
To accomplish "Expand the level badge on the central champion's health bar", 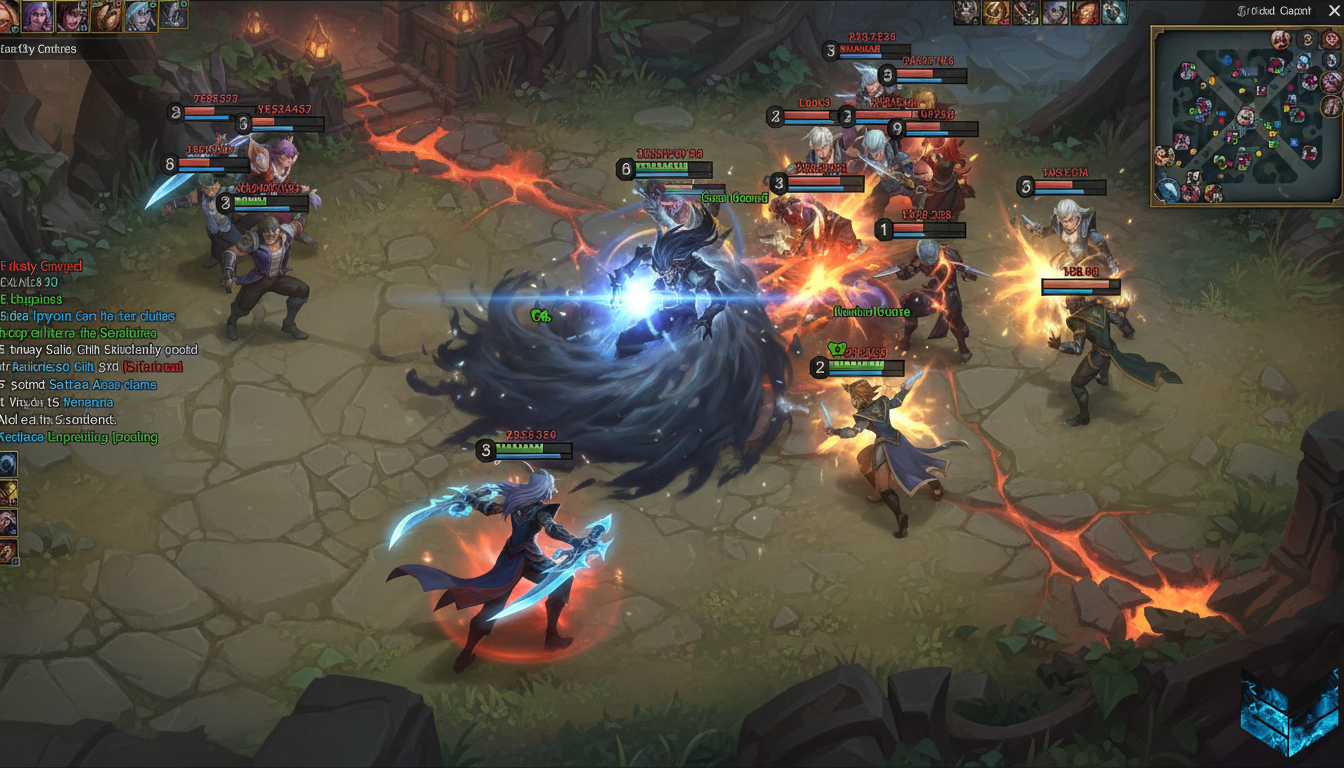I will pyautogui.click(x=487, y=451).
